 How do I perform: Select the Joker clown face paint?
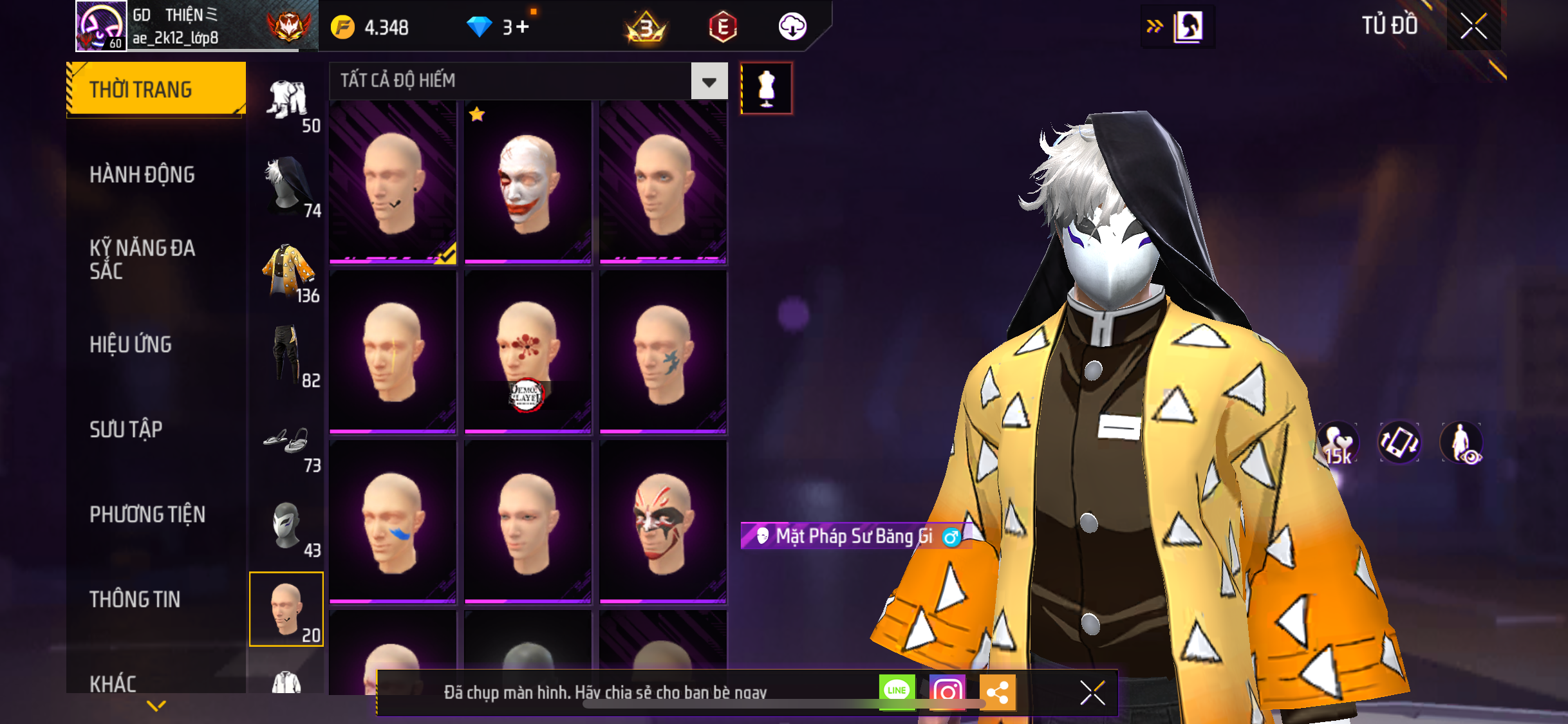tap(528, 182)
